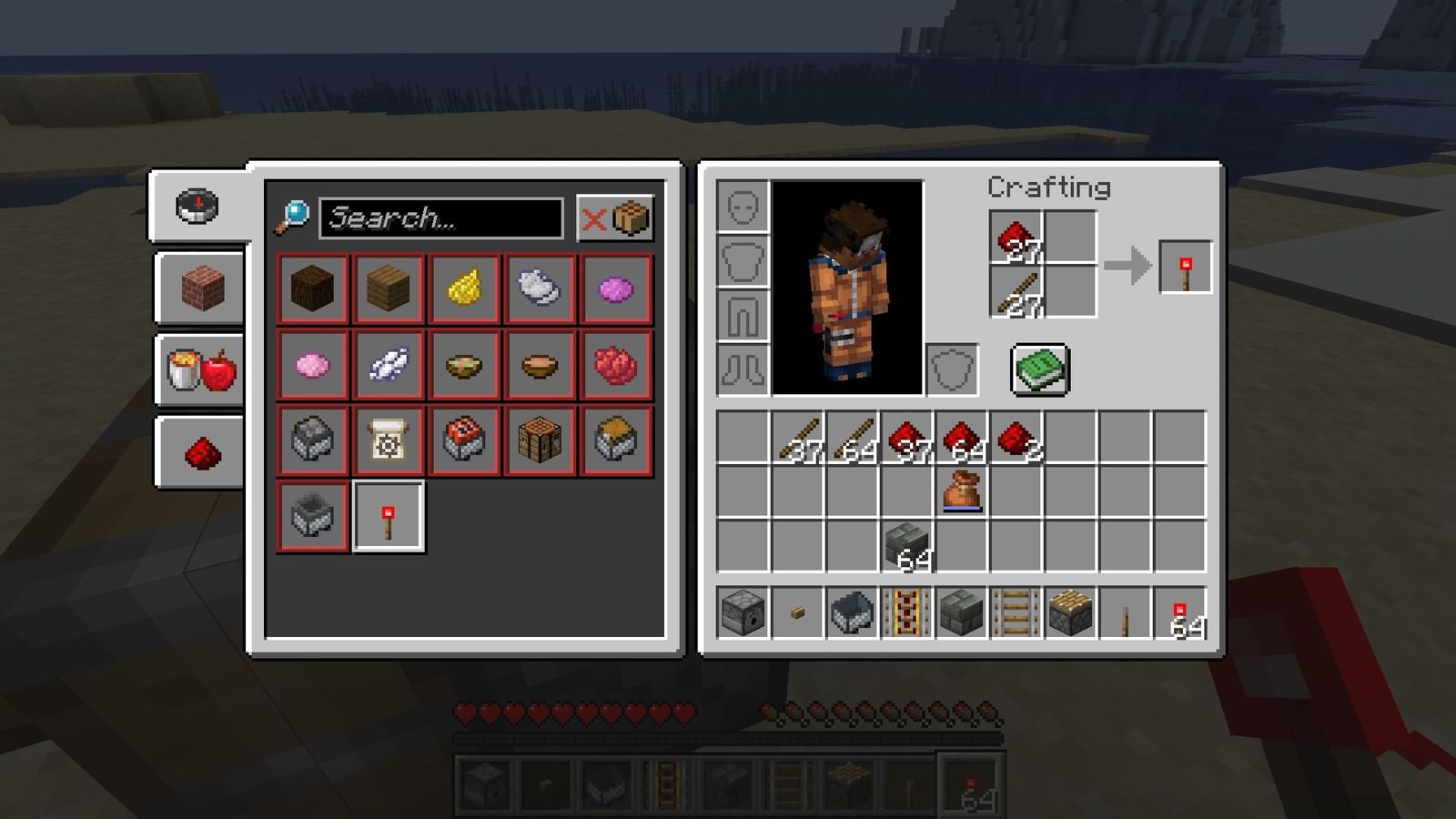Take the crafted redstone torch from the output slot
The height and width of the screenshot is (819, 1456).
[x=1186, y=268]
